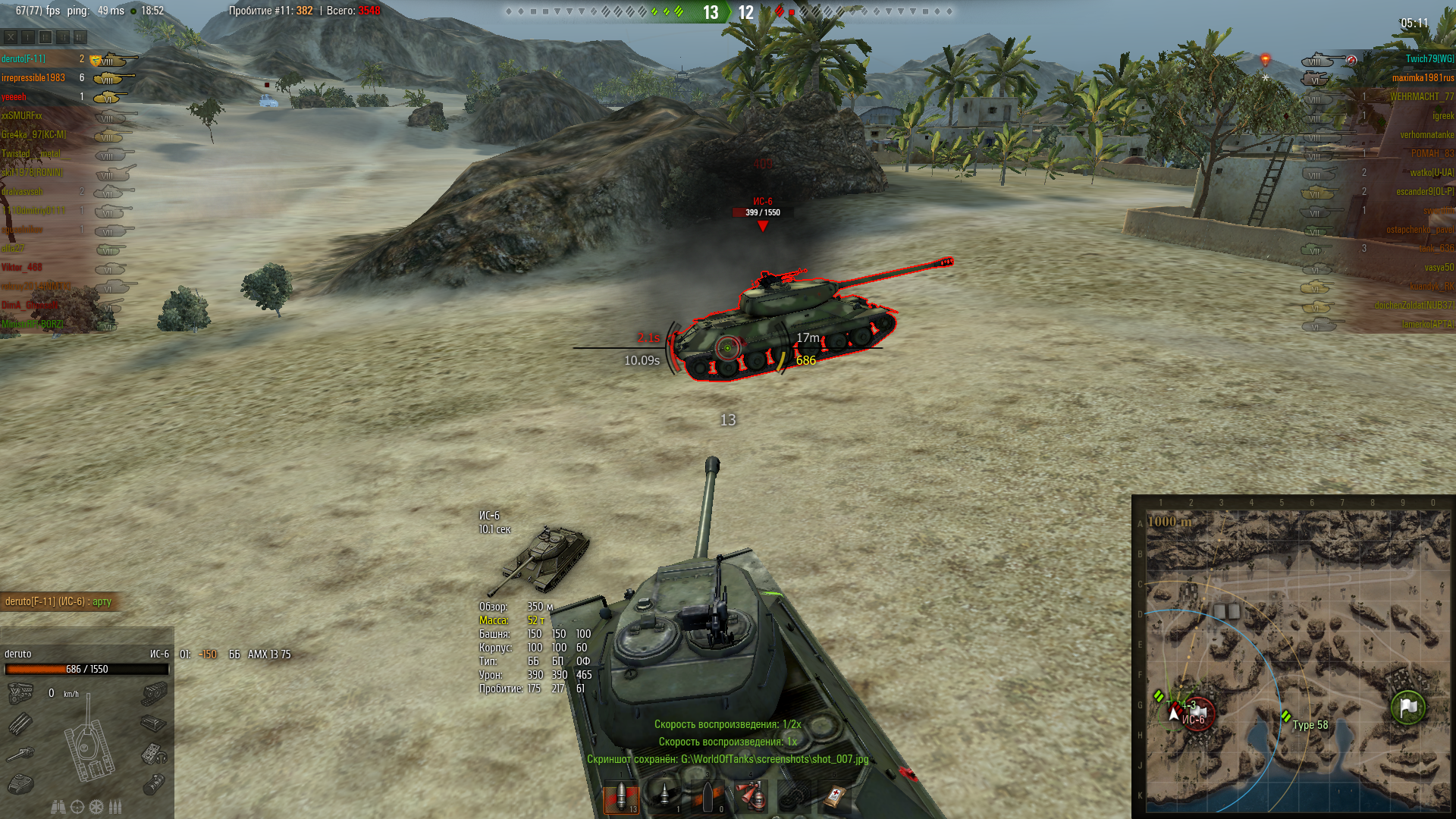Select player yeeeeh in the team list
1456x819 pixels.
point(14,97)
